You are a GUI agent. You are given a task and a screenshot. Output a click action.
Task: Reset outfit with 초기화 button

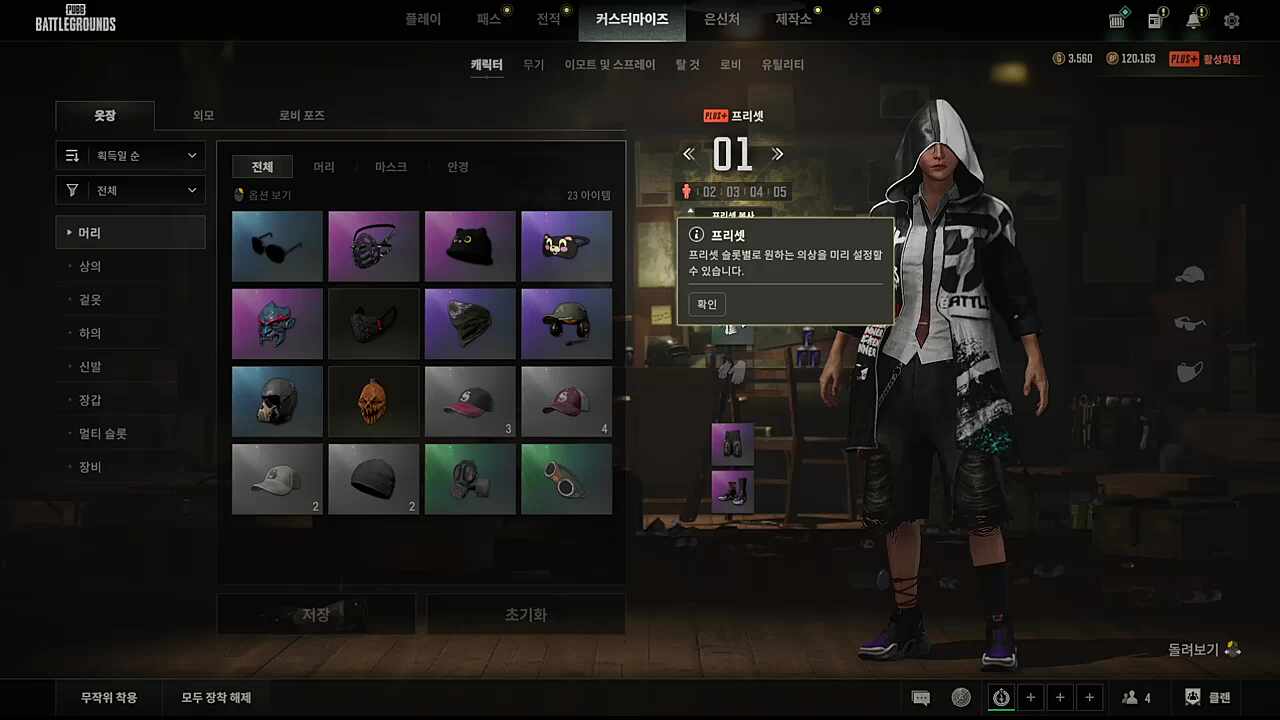[526, 615]
